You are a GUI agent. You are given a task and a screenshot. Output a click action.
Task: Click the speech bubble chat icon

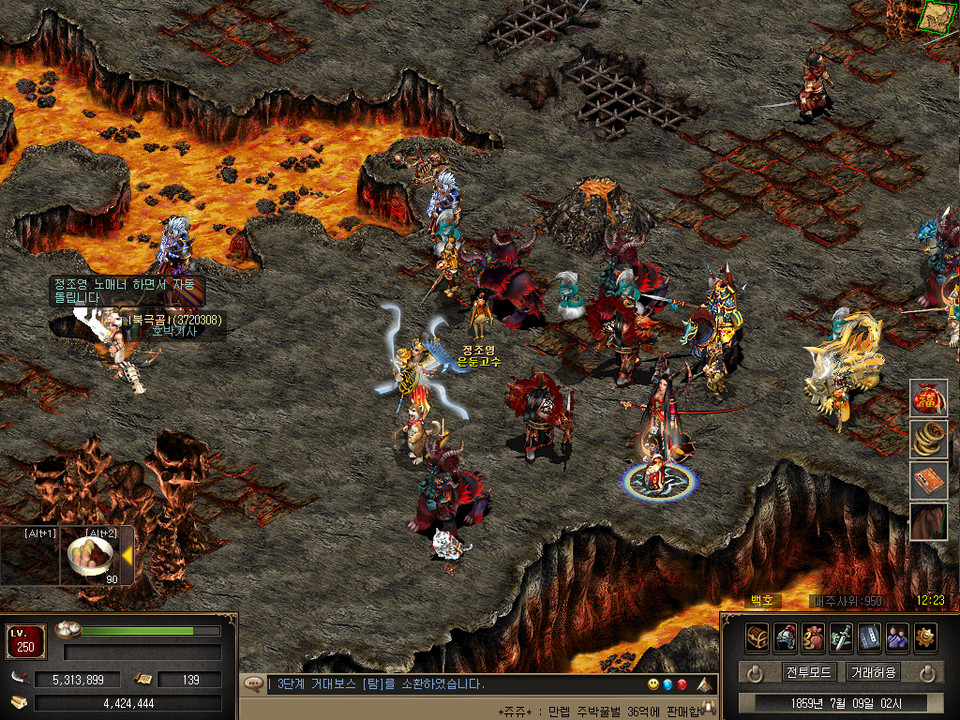pos(252,685)
